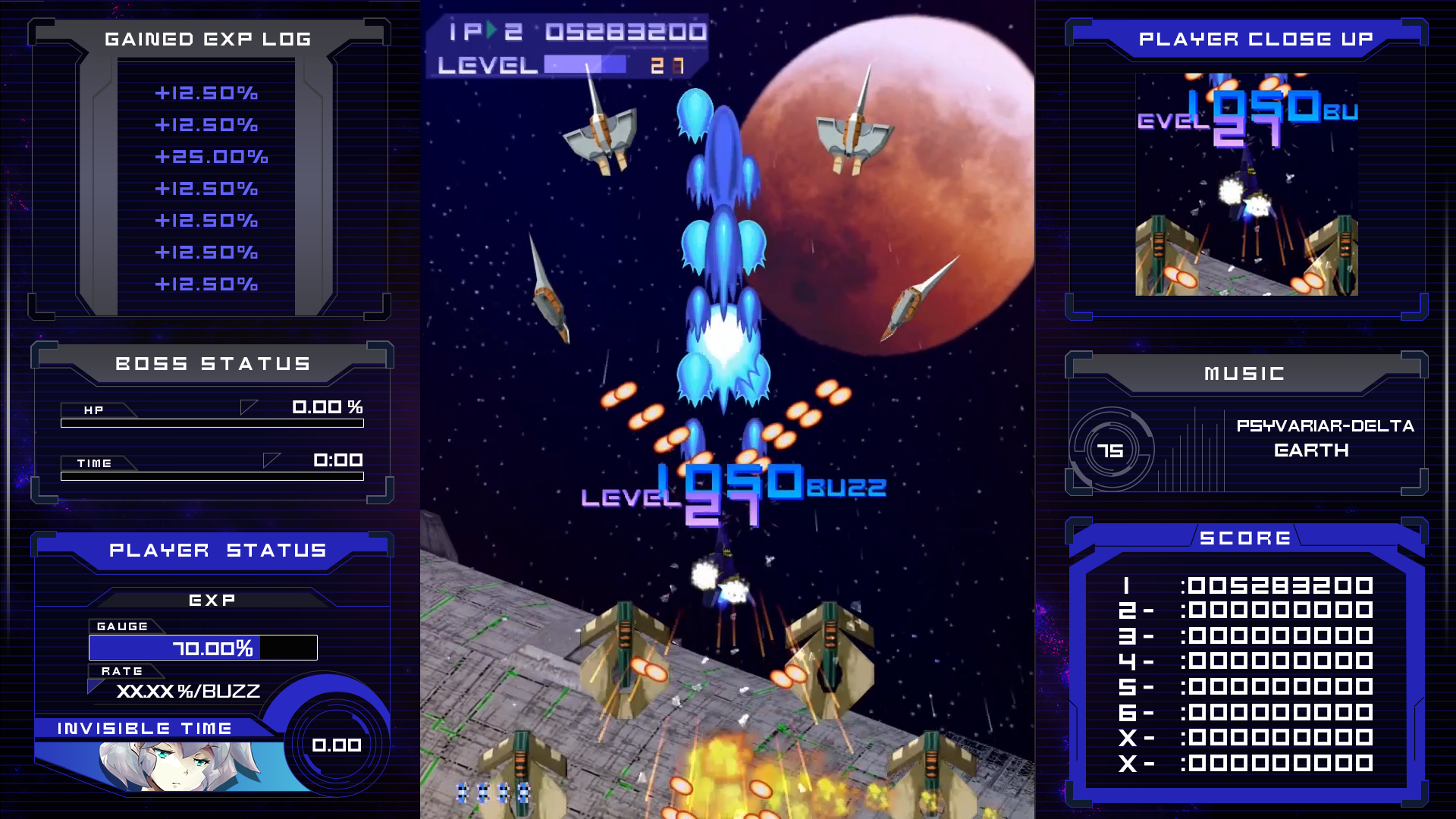
Task: Toggle the Gained EXP Log visibility
Action: (x=207, y=38)
